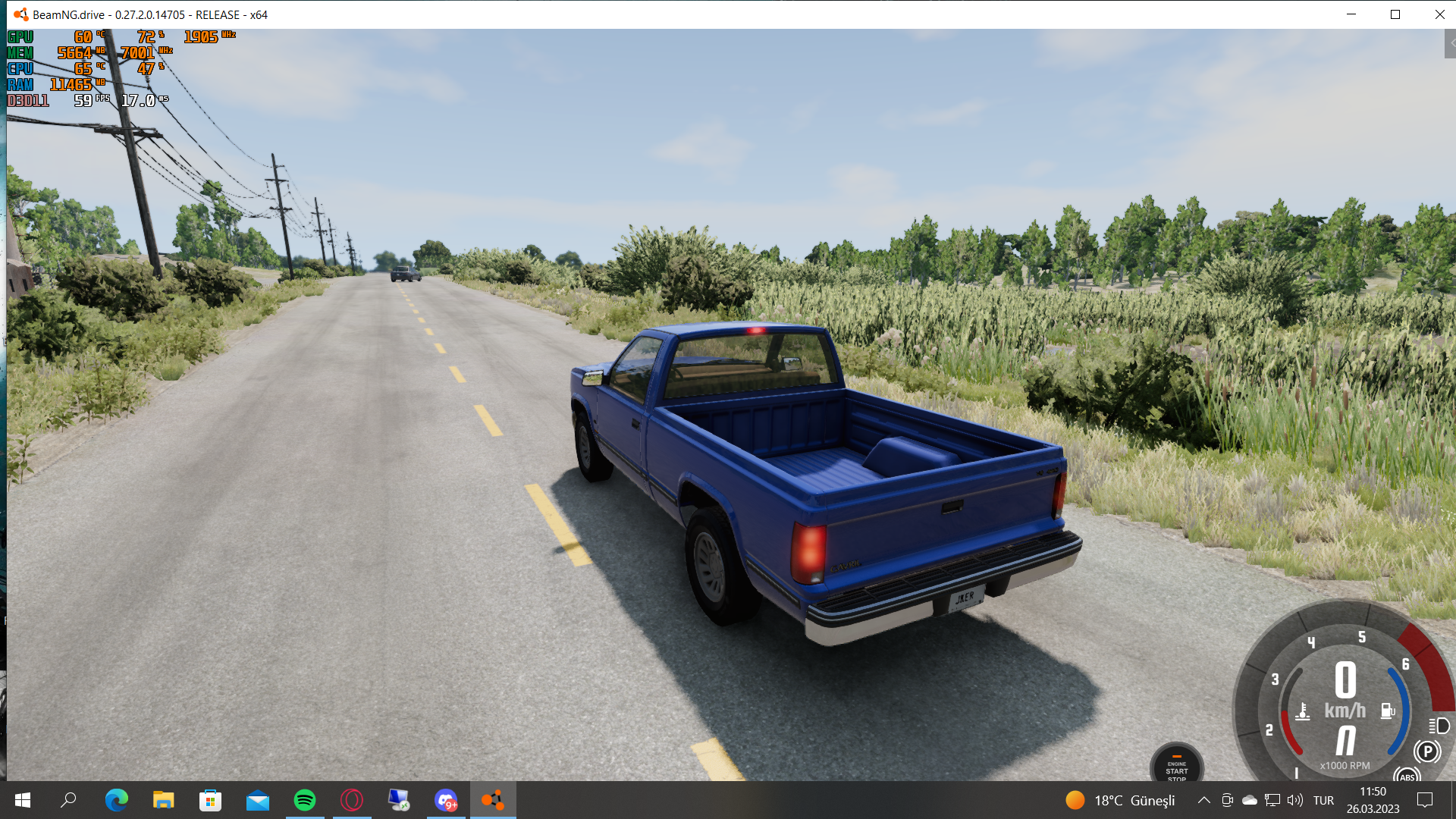The width and height of the screenshot is (1456, 819).
Task: Click the Engine Start Stop button
Action: point(1176,764)
